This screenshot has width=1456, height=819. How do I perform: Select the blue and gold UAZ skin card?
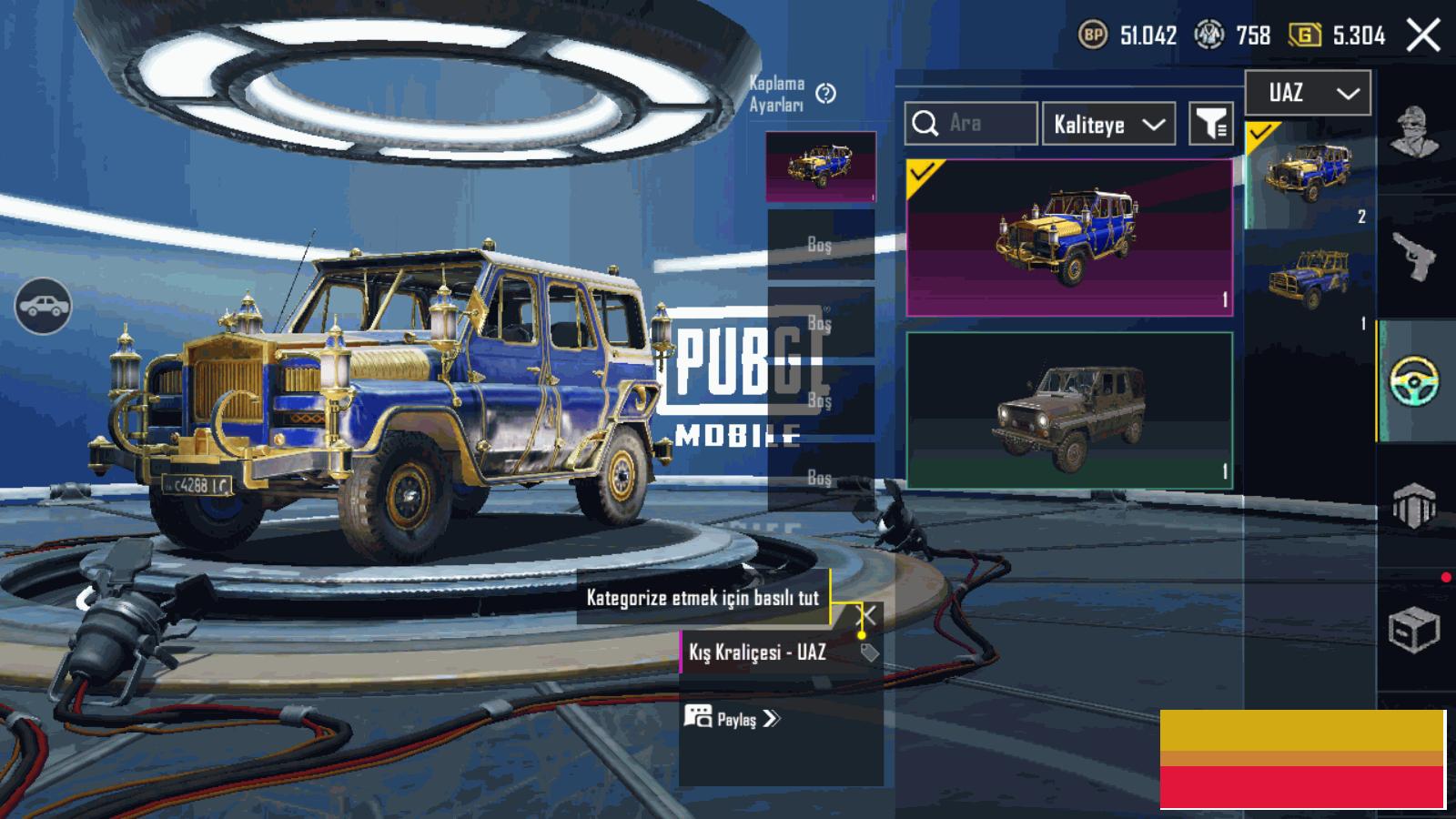coord(1069,238)
